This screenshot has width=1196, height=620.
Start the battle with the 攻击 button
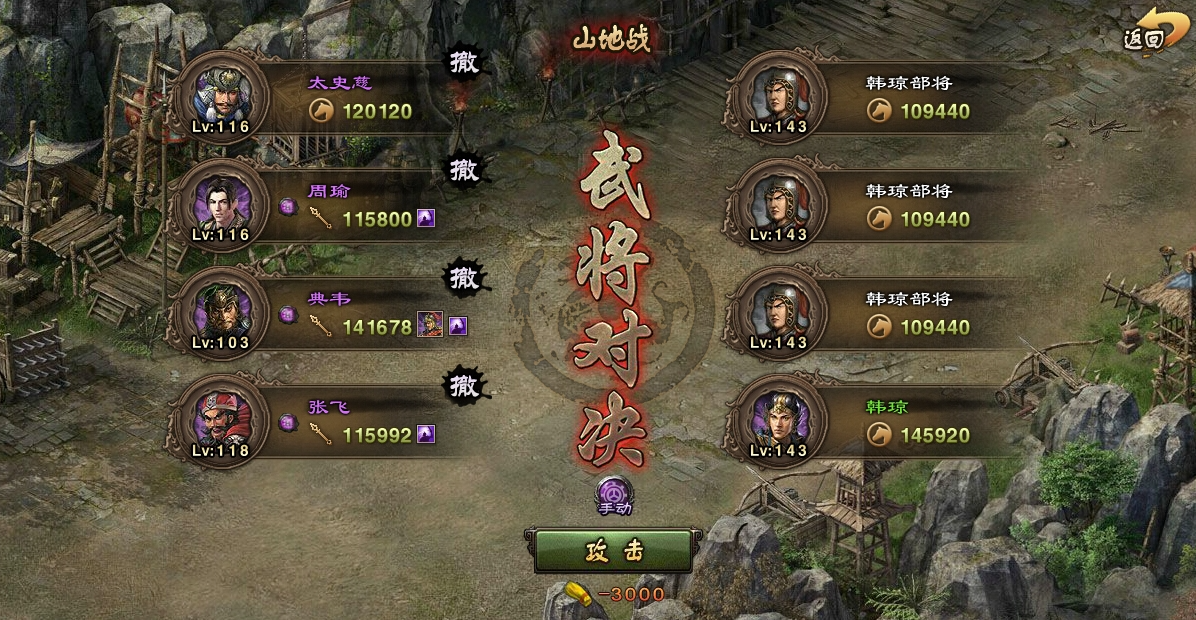pyautogui.click(x=612, y=551)
